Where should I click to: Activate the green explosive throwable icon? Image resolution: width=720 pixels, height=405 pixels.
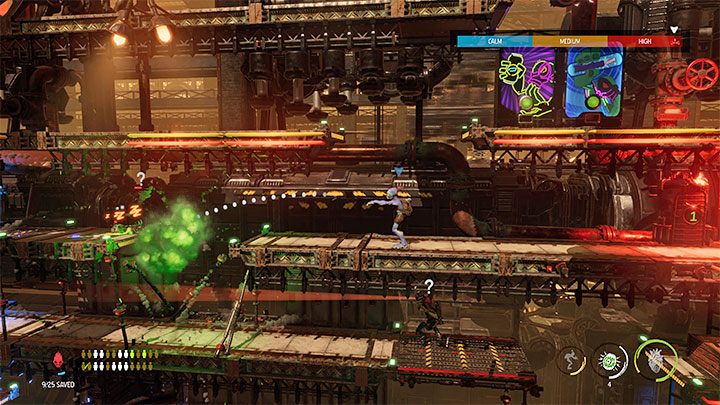609,362
